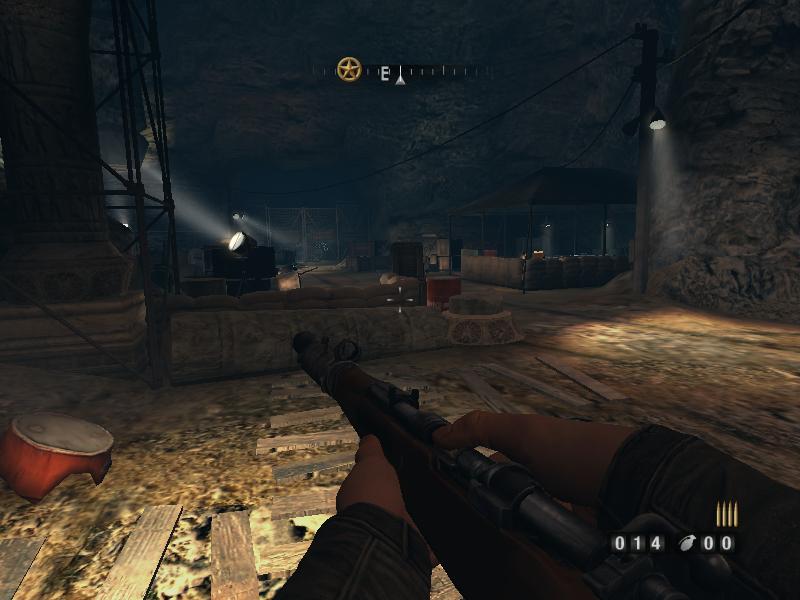
Task: Click the grenade icon
Action: click(x=685, y=544)
